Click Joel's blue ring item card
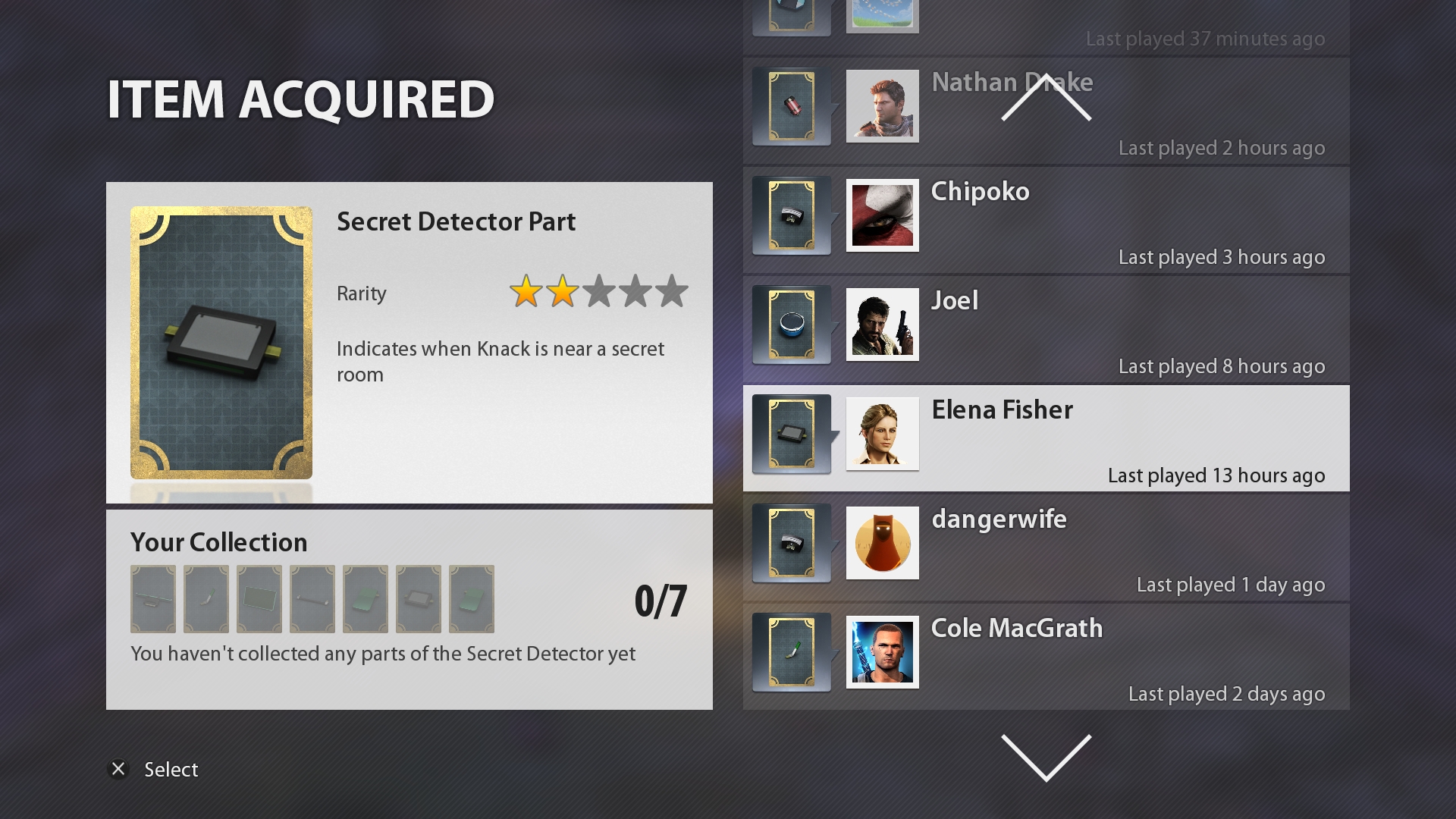Screen dimensions: 1456x819 [x=791, y=325]
